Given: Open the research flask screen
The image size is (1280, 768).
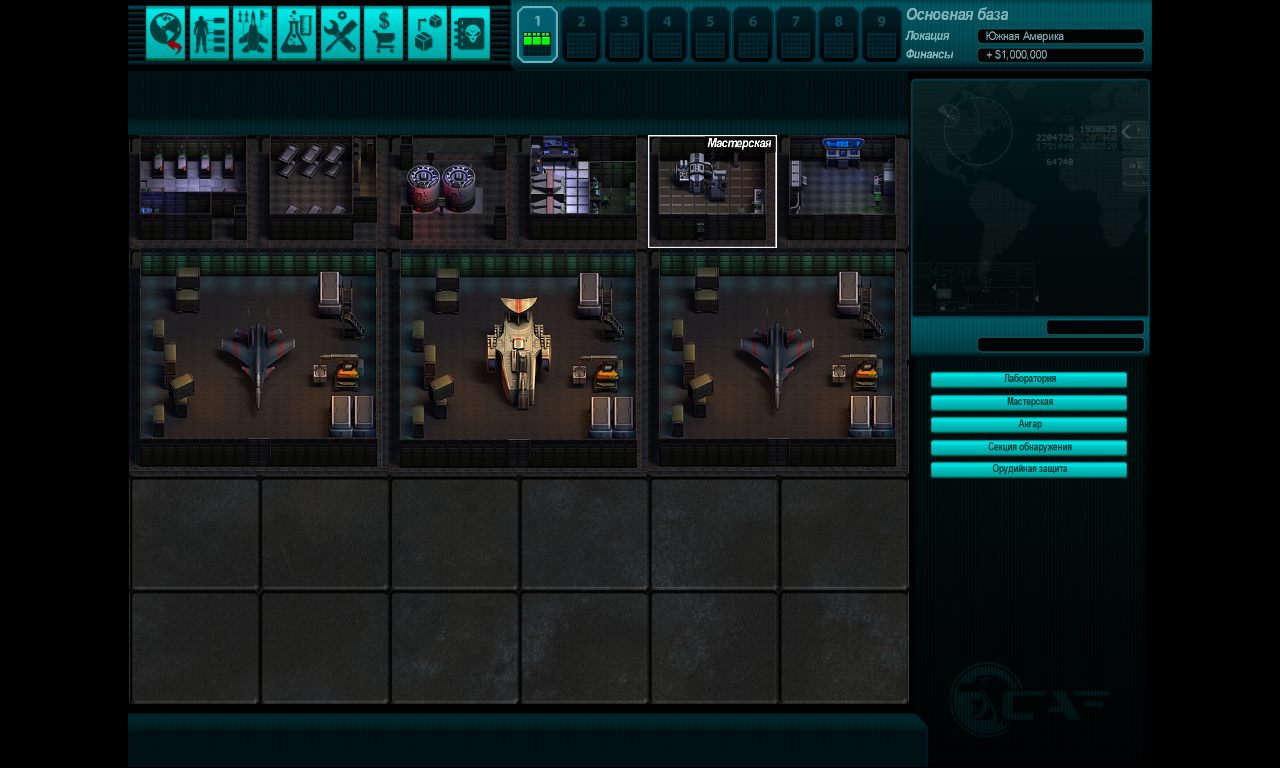Looking at the screenshot, I should [x=296, y=33].
